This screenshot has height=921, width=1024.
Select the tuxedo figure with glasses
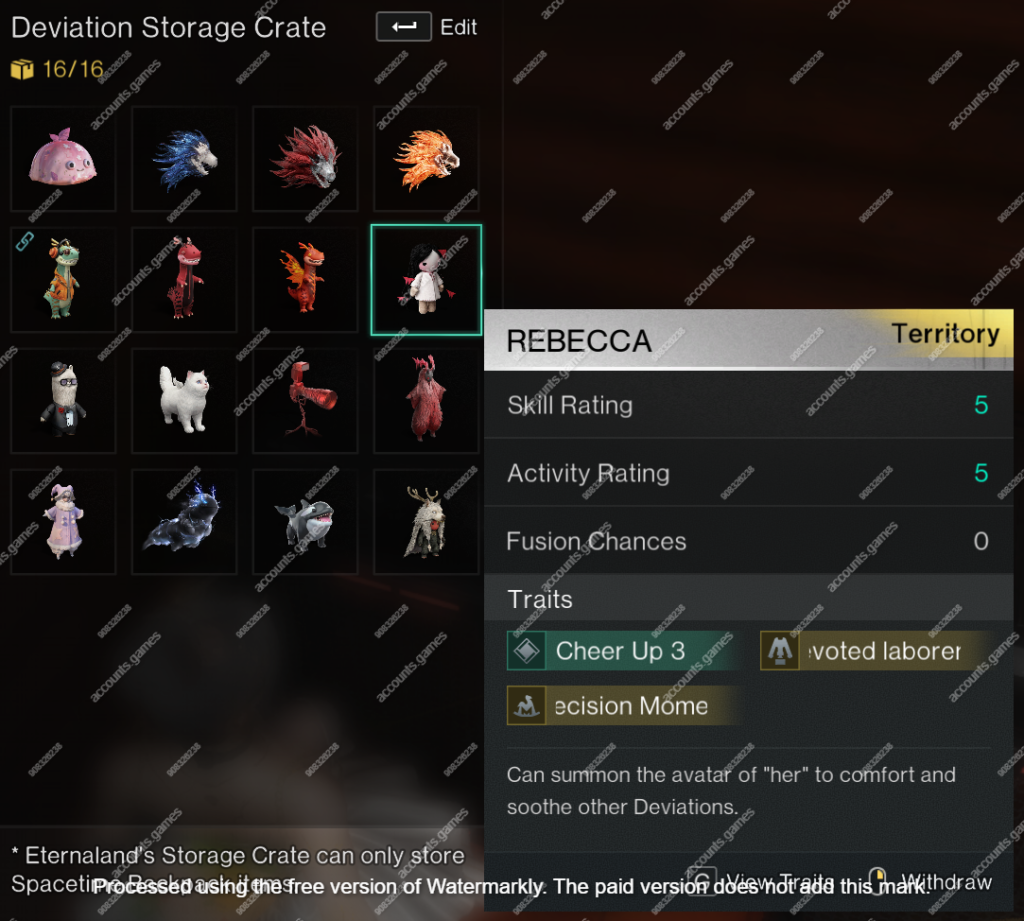click(63, 401)
